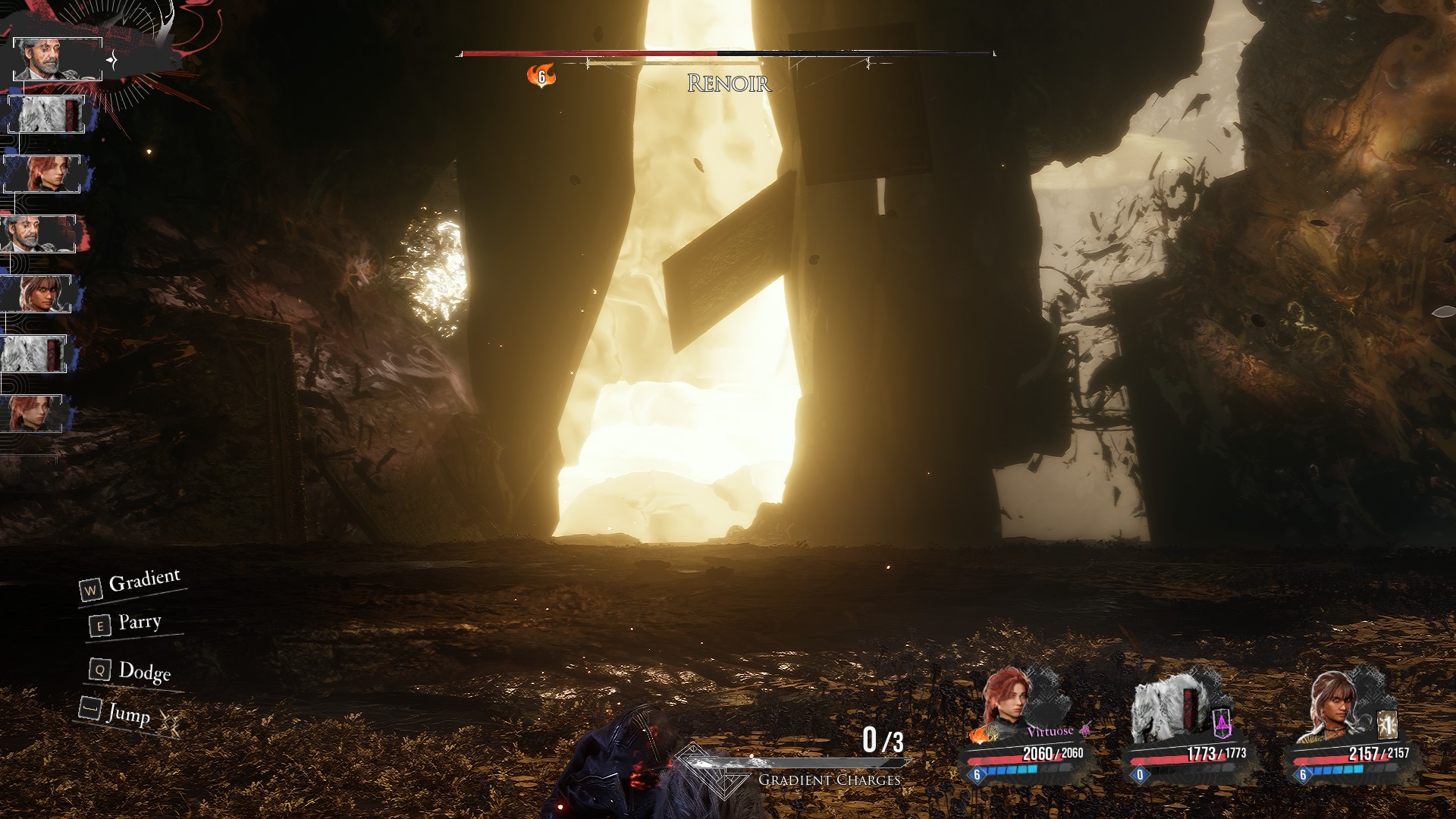Choose the Jump action label
This screenshot has height=819, width=1456.
[x=128, y=714]
